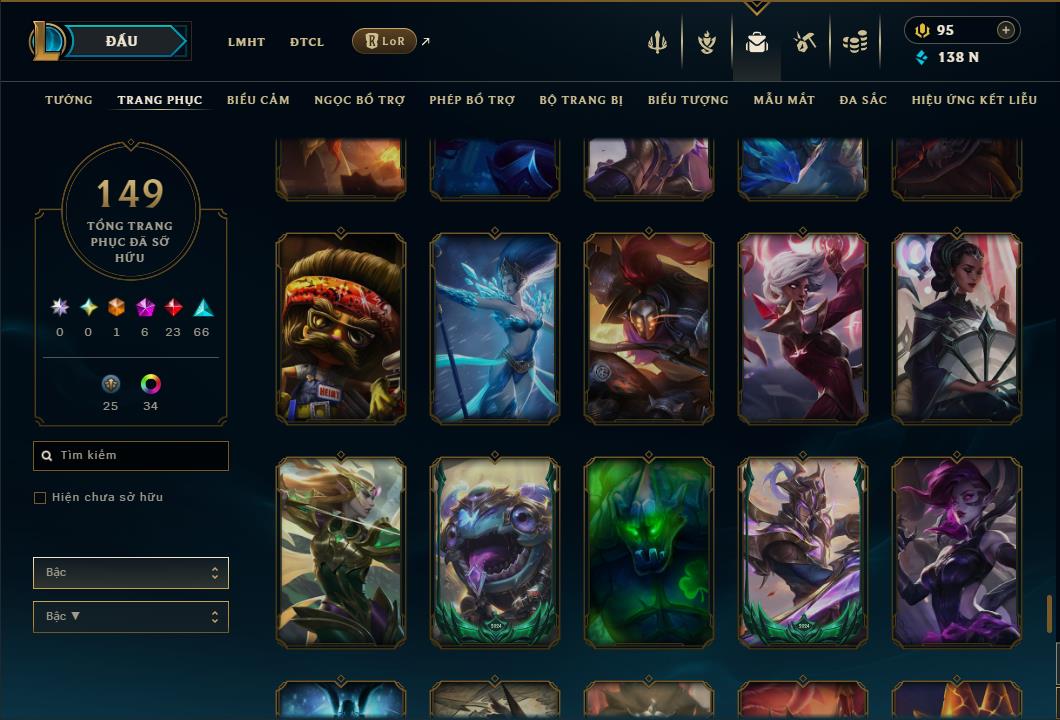
Task: Open the ĐTCL game mode
Action: (307, 42)
